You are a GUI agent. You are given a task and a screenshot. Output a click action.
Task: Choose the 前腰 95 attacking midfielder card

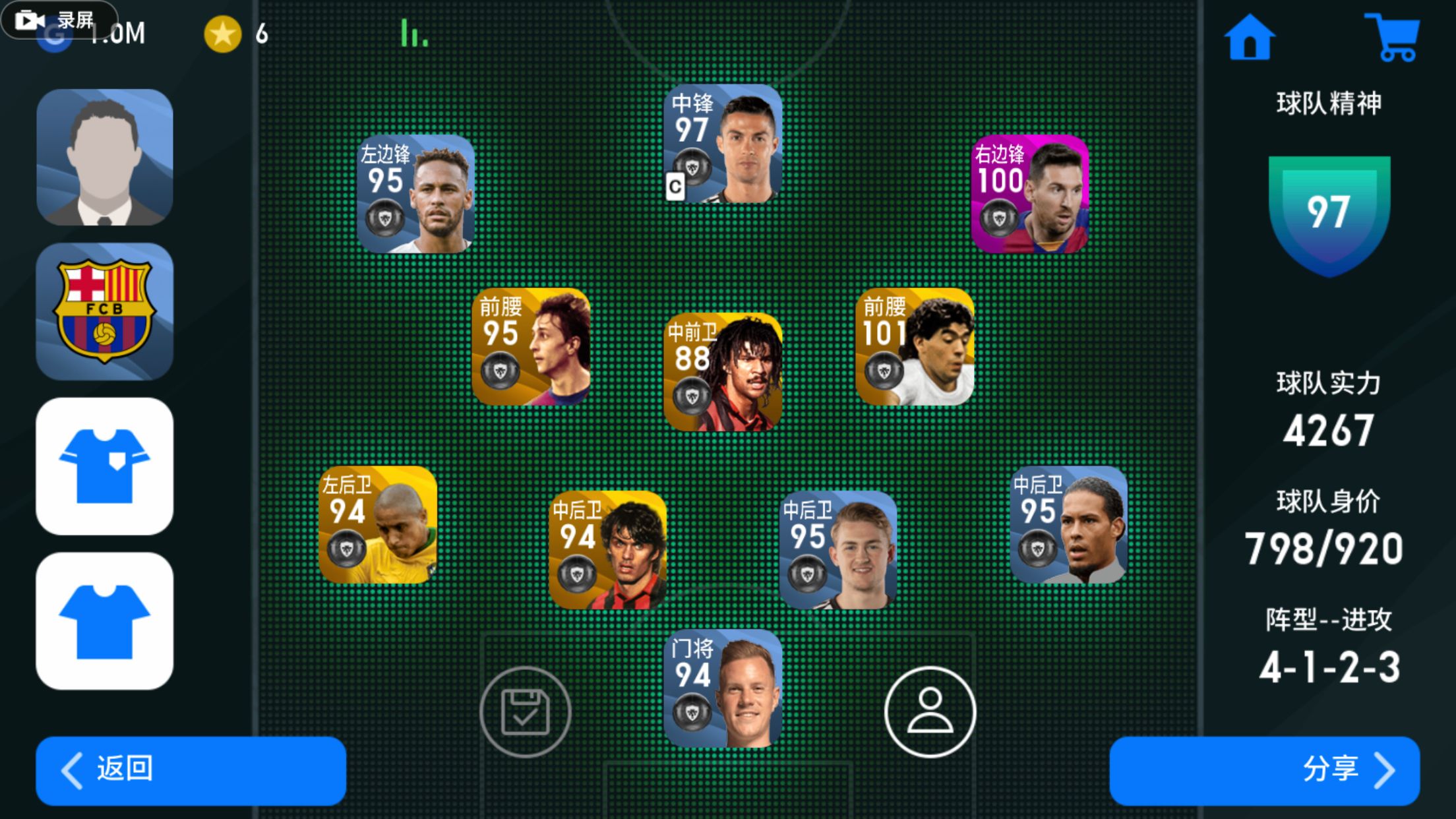[x=531, y=347]
